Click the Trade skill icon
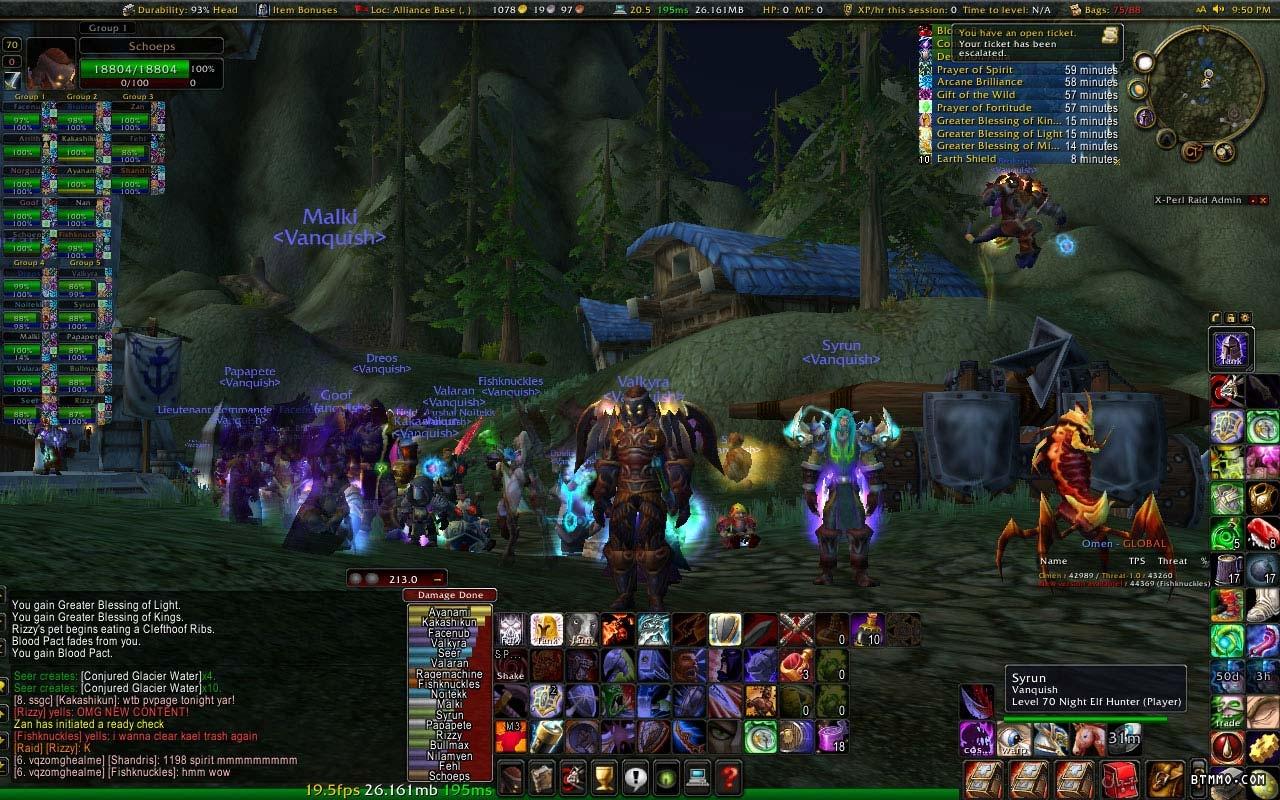 pyautogui.click(x=1228, y=710)
